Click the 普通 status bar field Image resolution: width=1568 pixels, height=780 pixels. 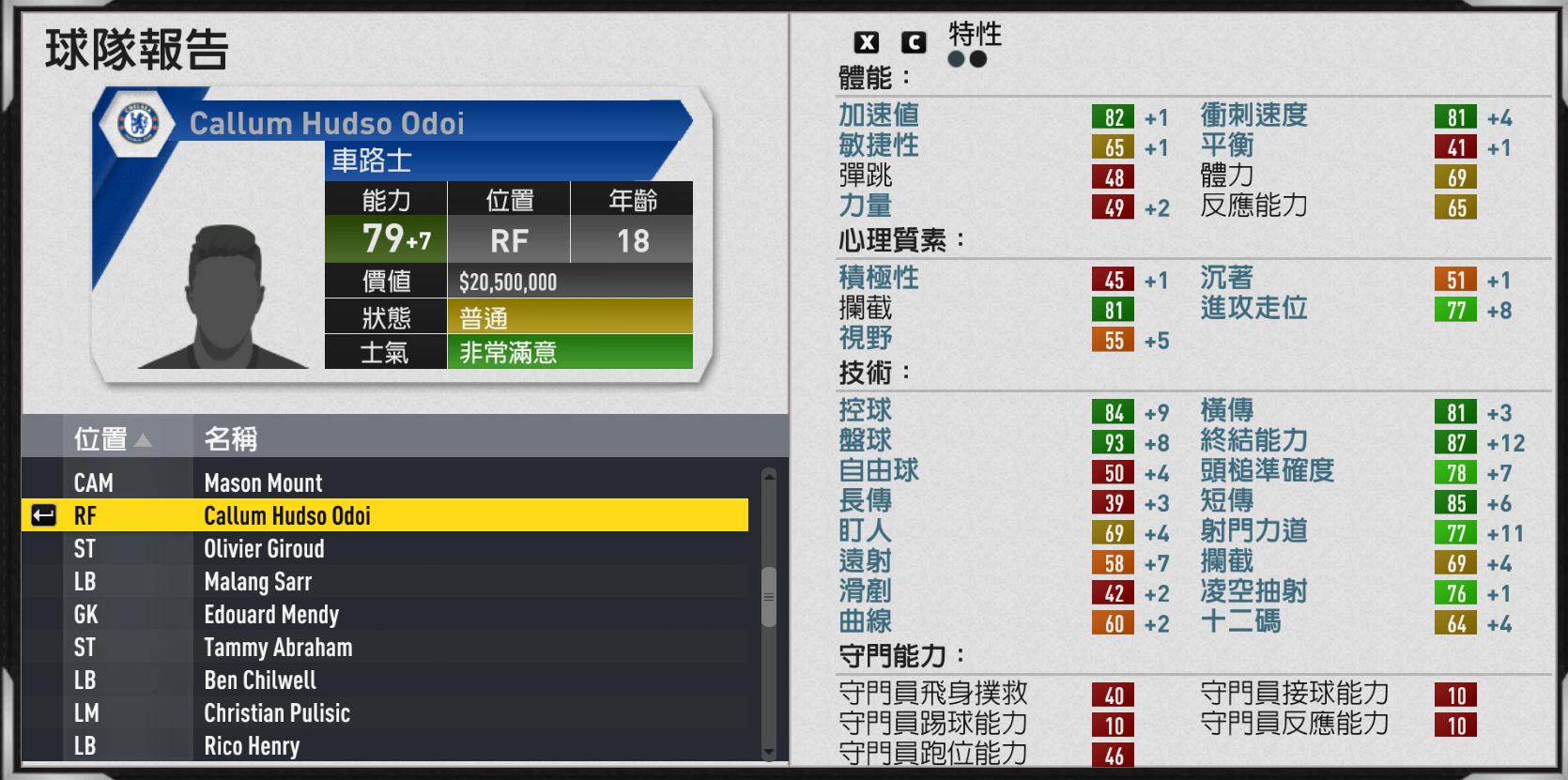(483, 318)
